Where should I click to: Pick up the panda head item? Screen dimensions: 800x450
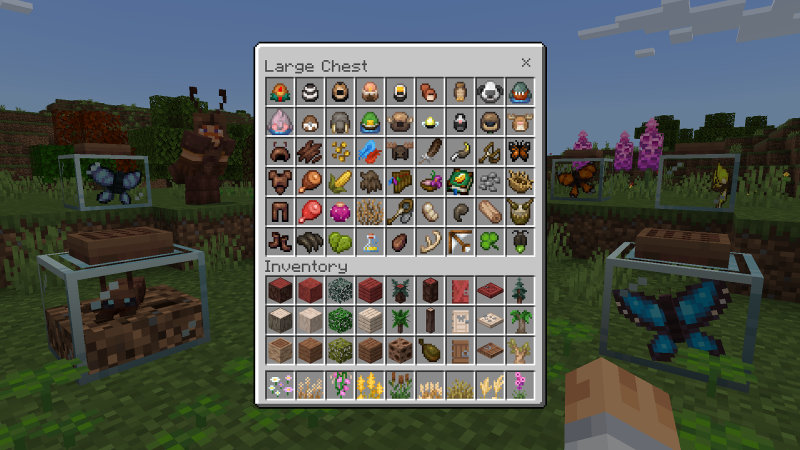[490, 93]
